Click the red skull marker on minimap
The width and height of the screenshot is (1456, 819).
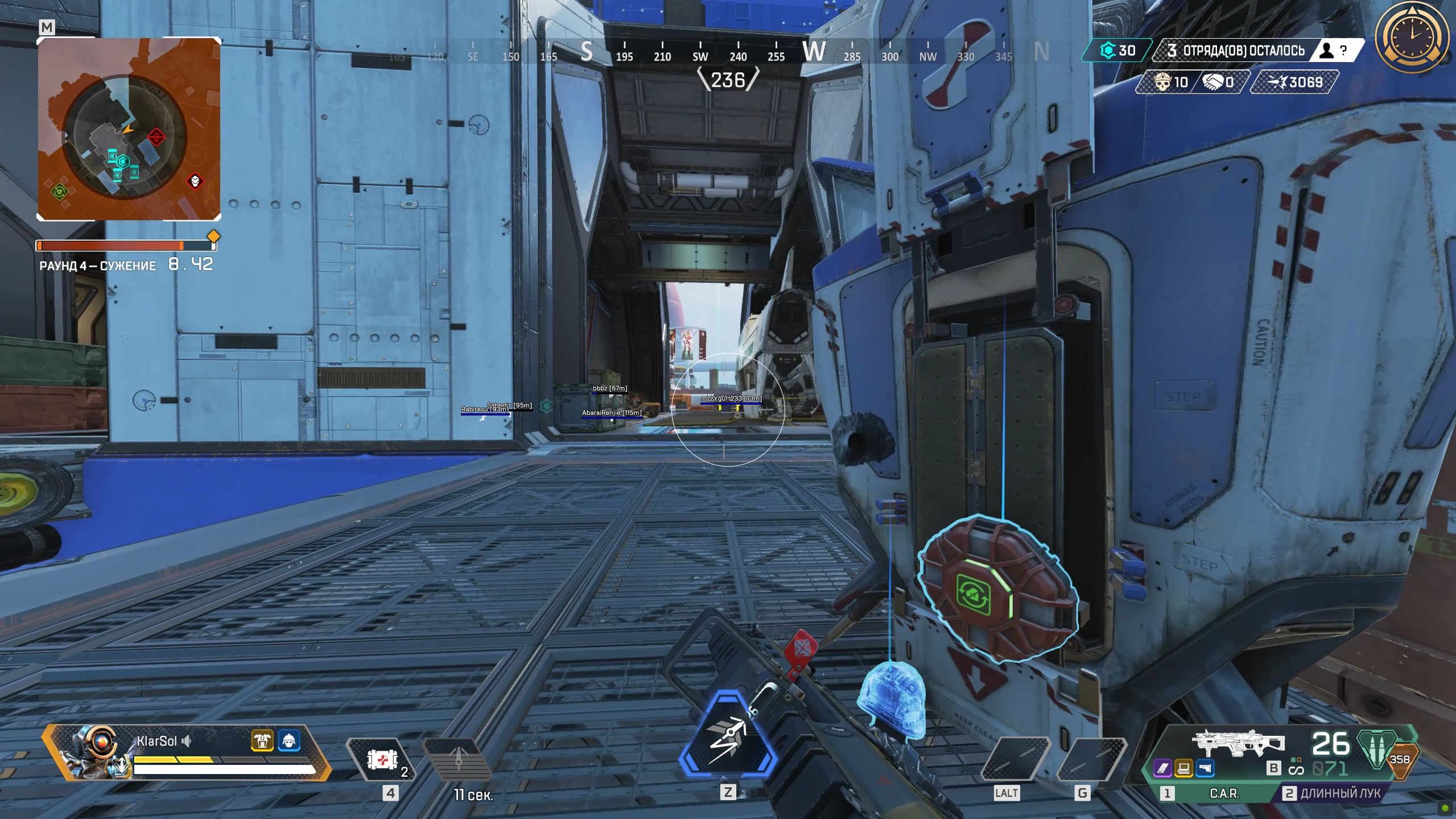(195, 181)
